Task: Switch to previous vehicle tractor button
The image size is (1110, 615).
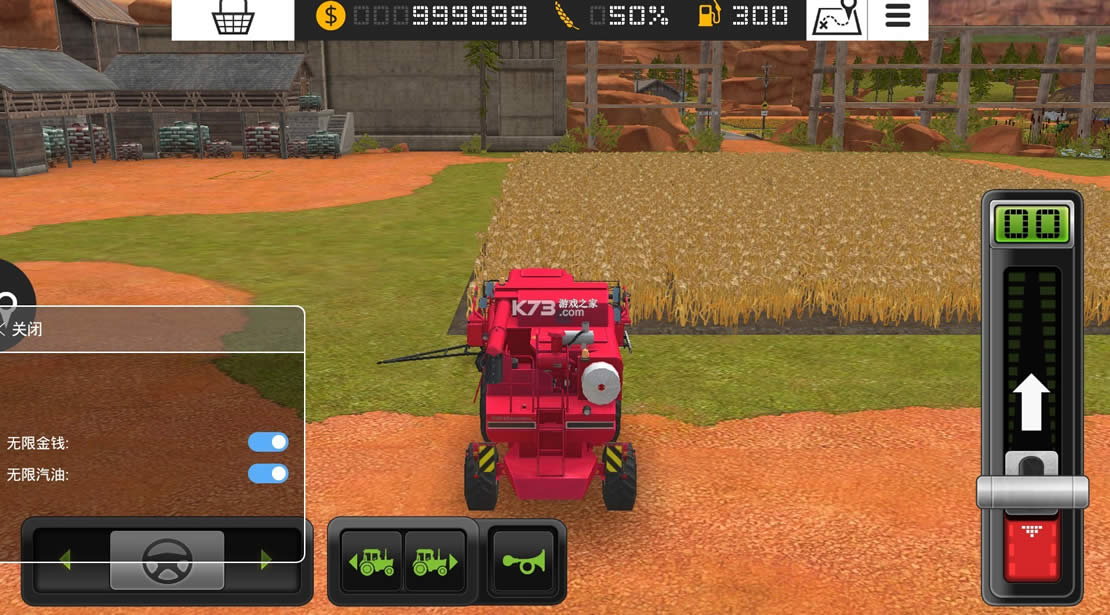Action: [x=372, y=561]
